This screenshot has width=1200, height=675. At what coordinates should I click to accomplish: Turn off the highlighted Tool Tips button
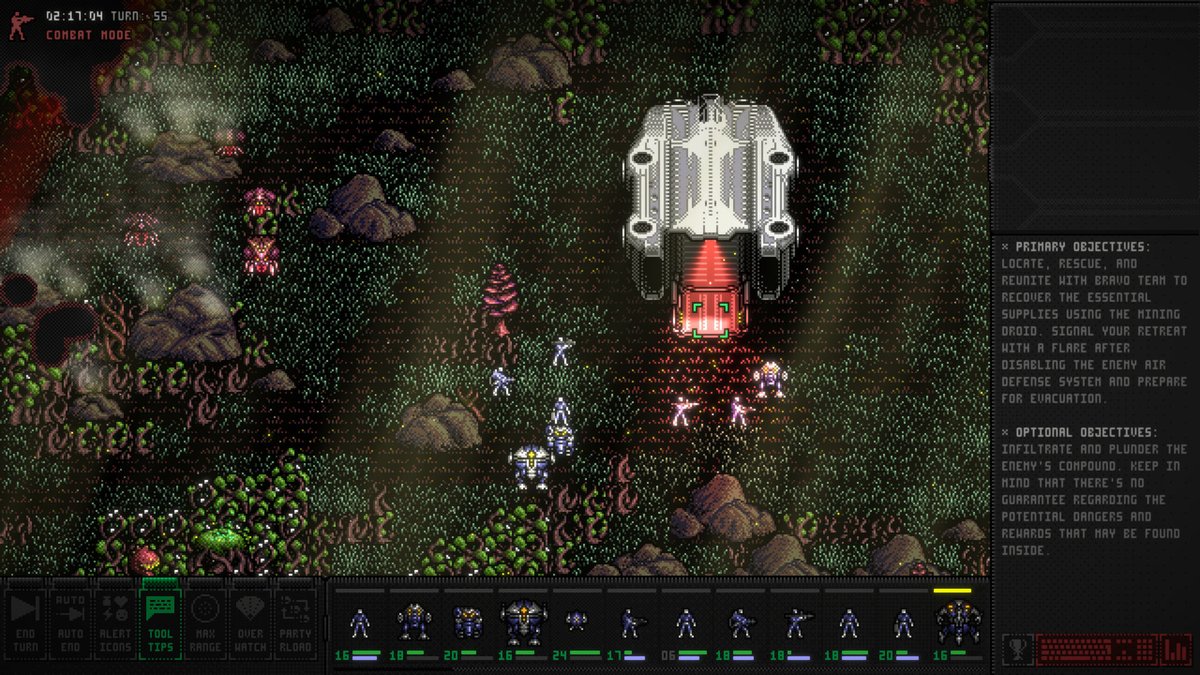click(x=160, y=622)
